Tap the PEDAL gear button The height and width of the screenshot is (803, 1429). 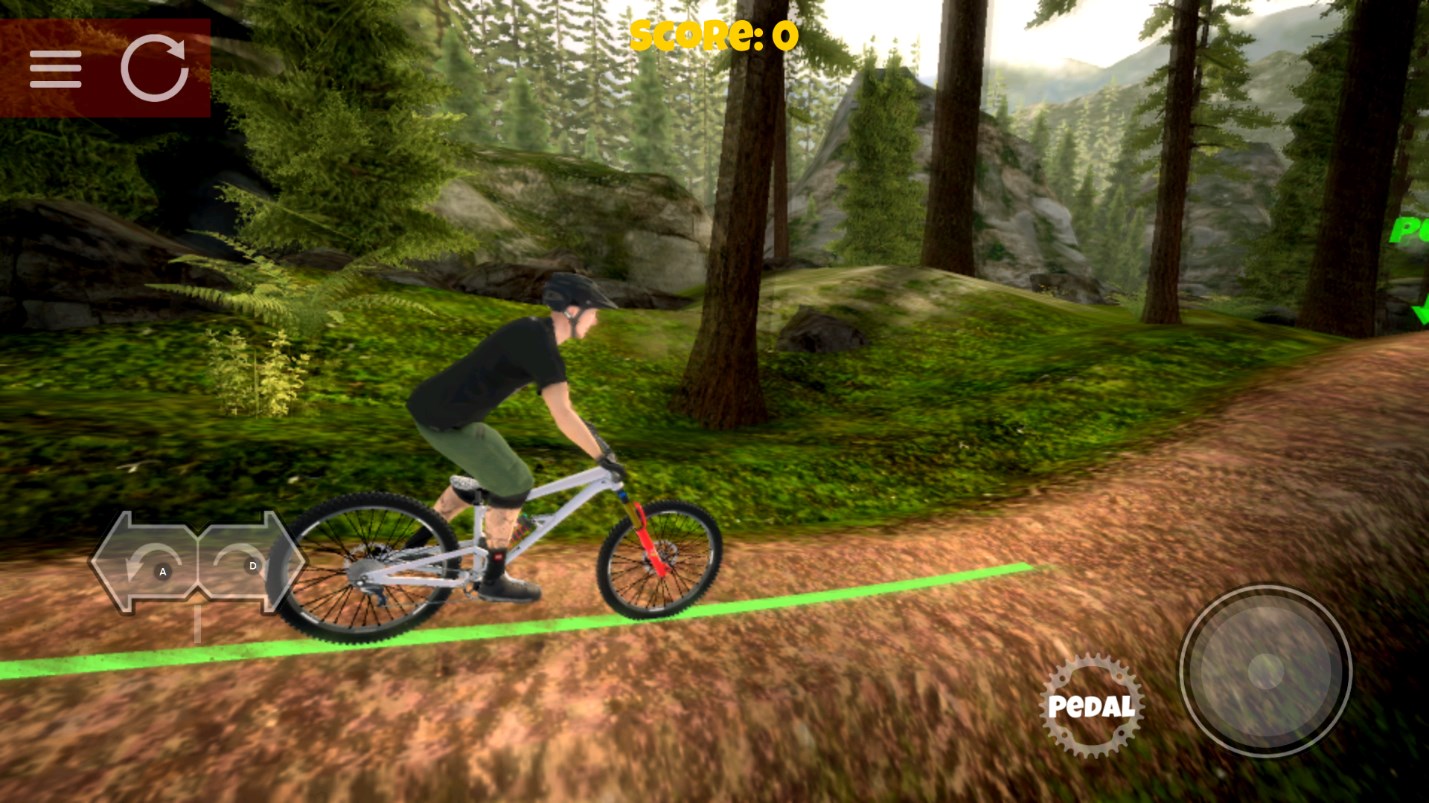(1091, 706)
